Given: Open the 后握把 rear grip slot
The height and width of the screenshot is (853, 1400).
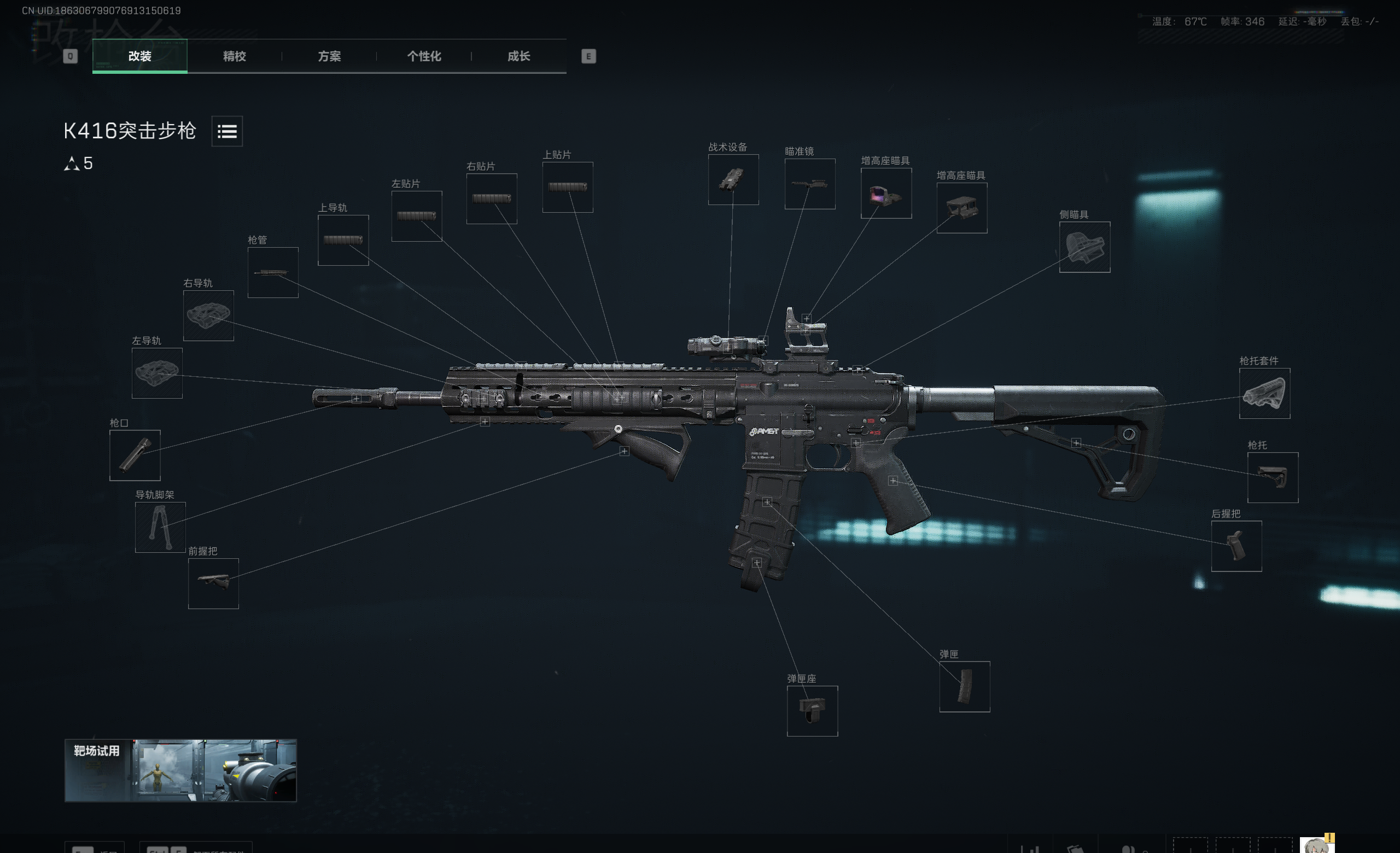Looking at the screenshot, I should [x=1236, y=546].
